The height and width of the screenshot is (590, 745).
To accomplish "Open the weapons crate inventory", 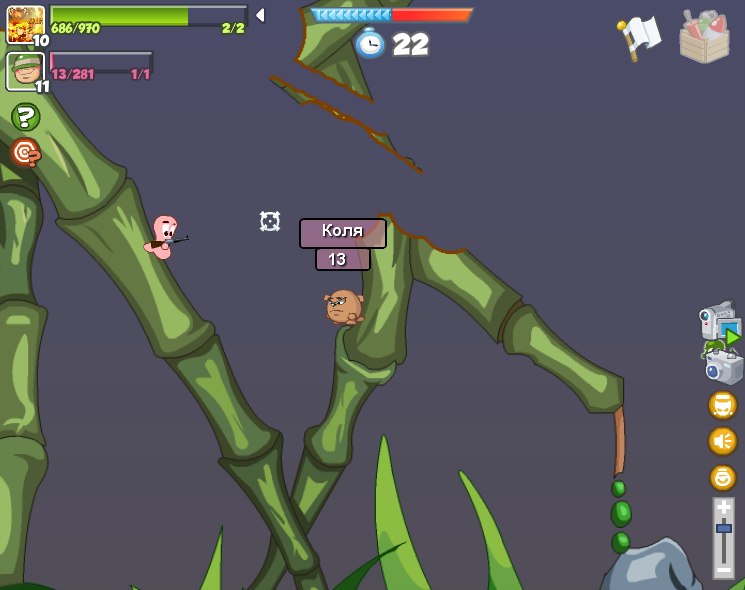I will click(704, 37).
